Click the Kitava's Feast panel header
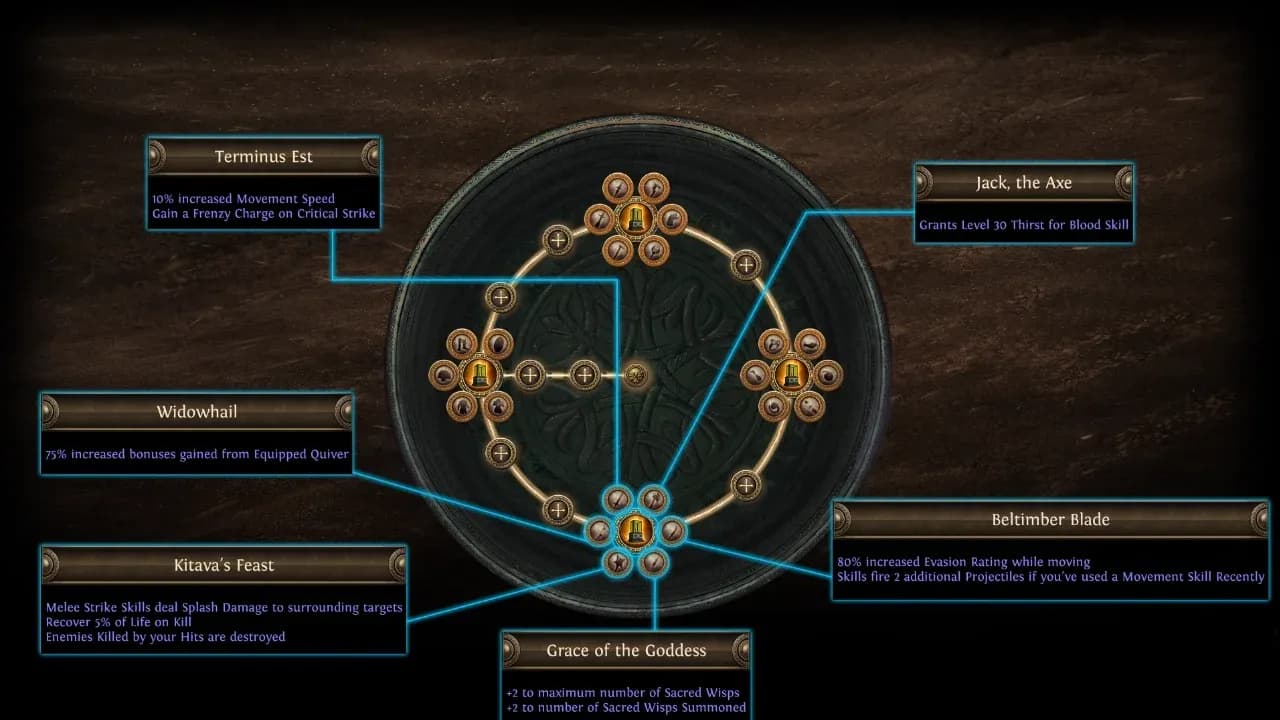 point(222,565)
